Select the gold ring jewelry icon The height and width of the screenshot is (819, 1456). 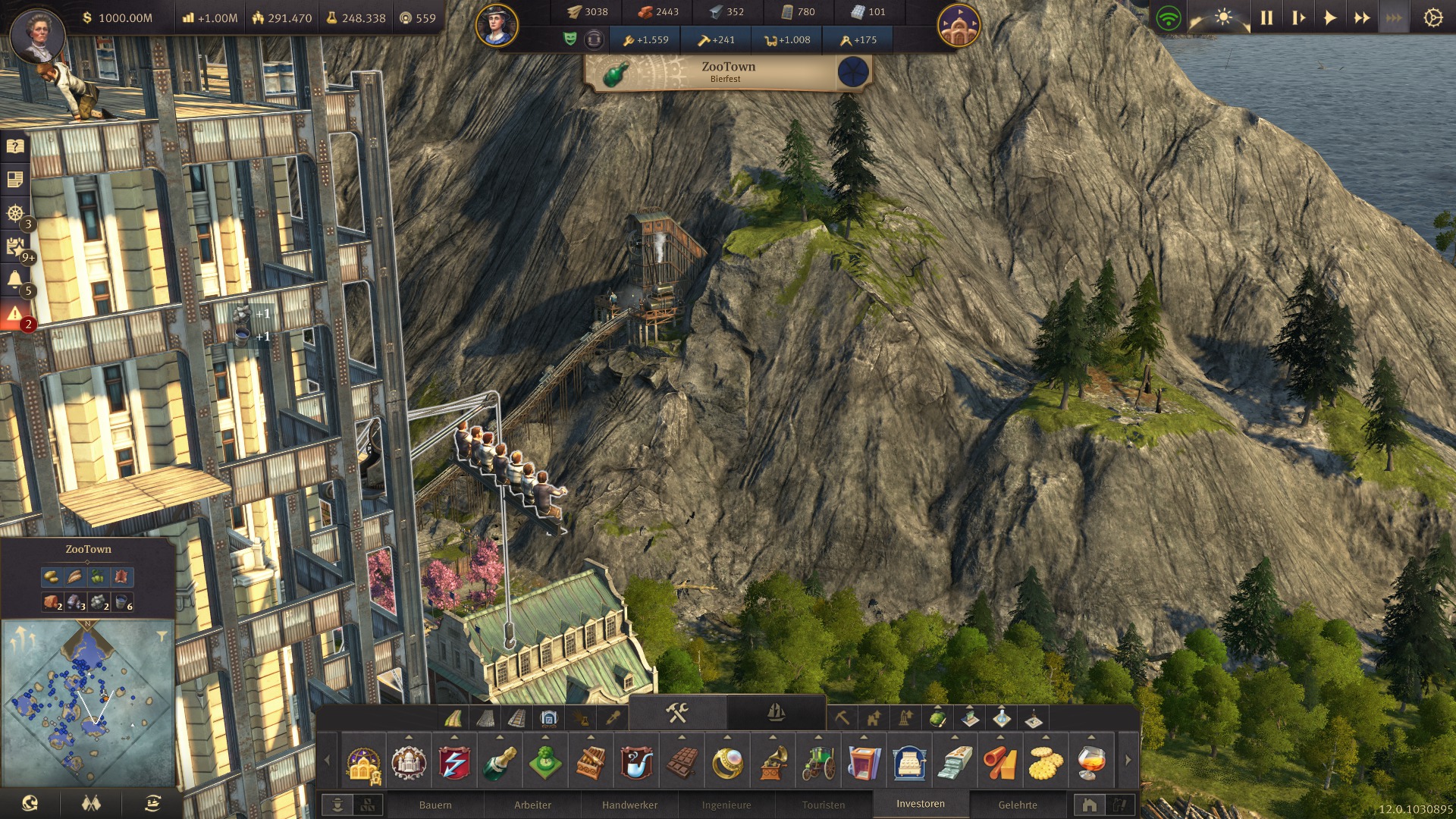(x=727, y=762)
